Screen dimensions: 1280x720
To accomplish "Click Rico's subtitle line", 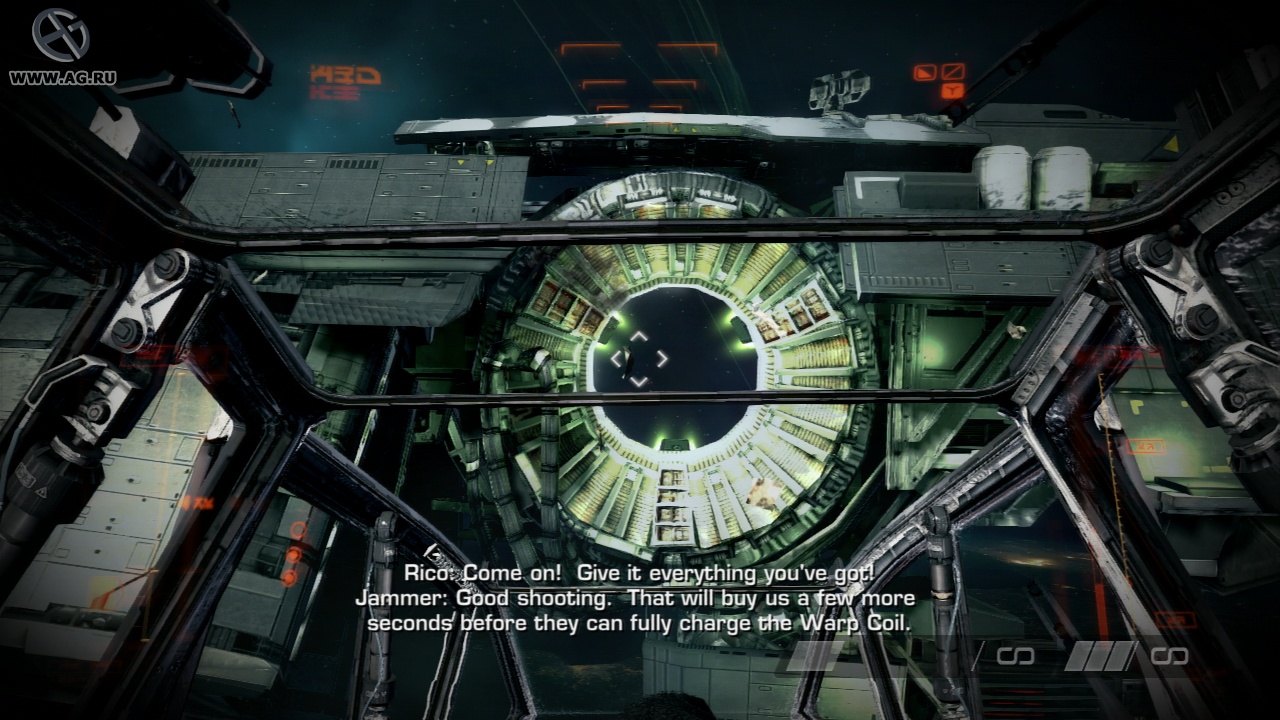I will 638,574.
